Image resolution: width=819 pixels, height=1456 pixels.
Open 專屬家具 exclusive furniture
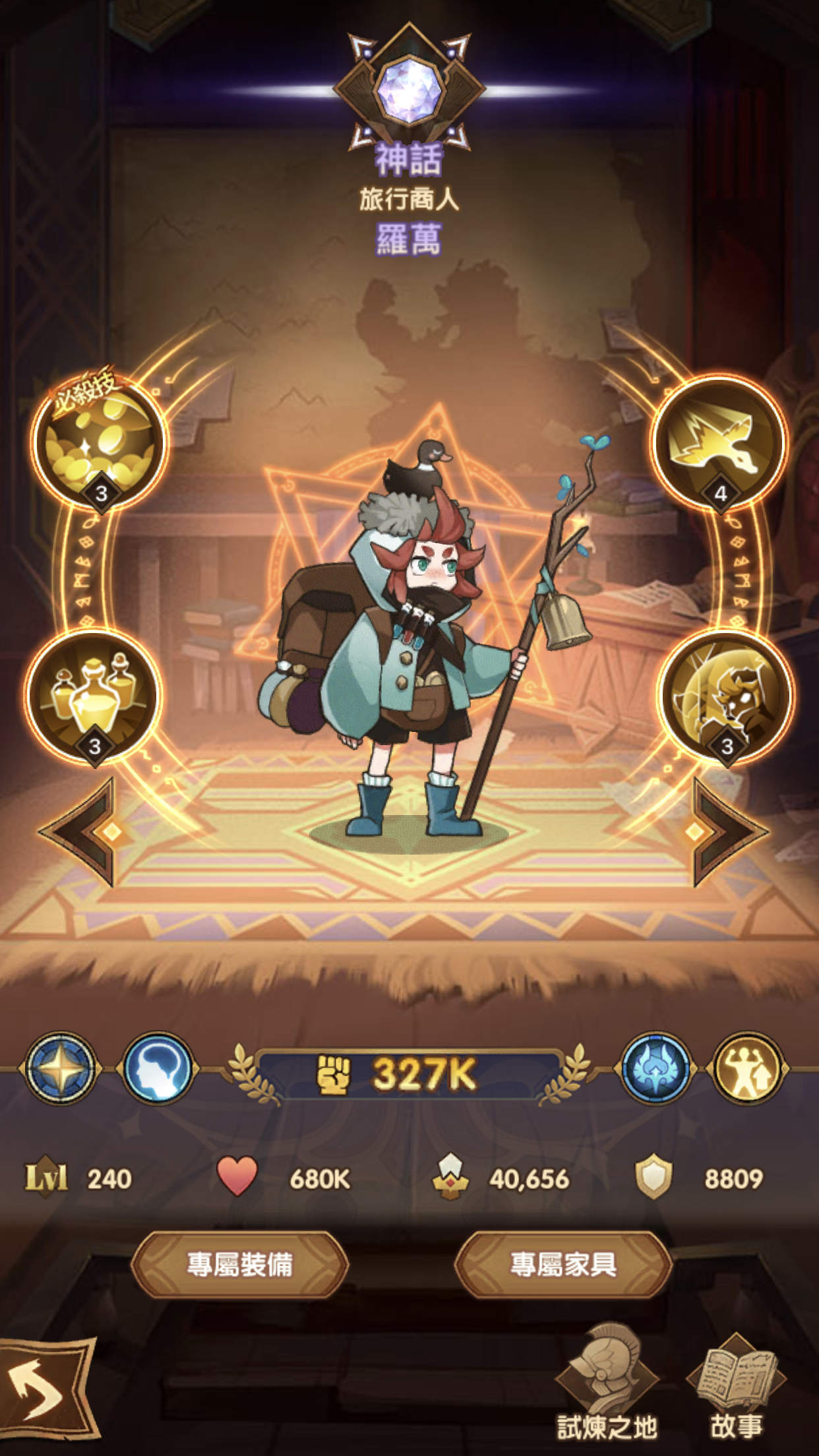click(x=563, y=1264)
